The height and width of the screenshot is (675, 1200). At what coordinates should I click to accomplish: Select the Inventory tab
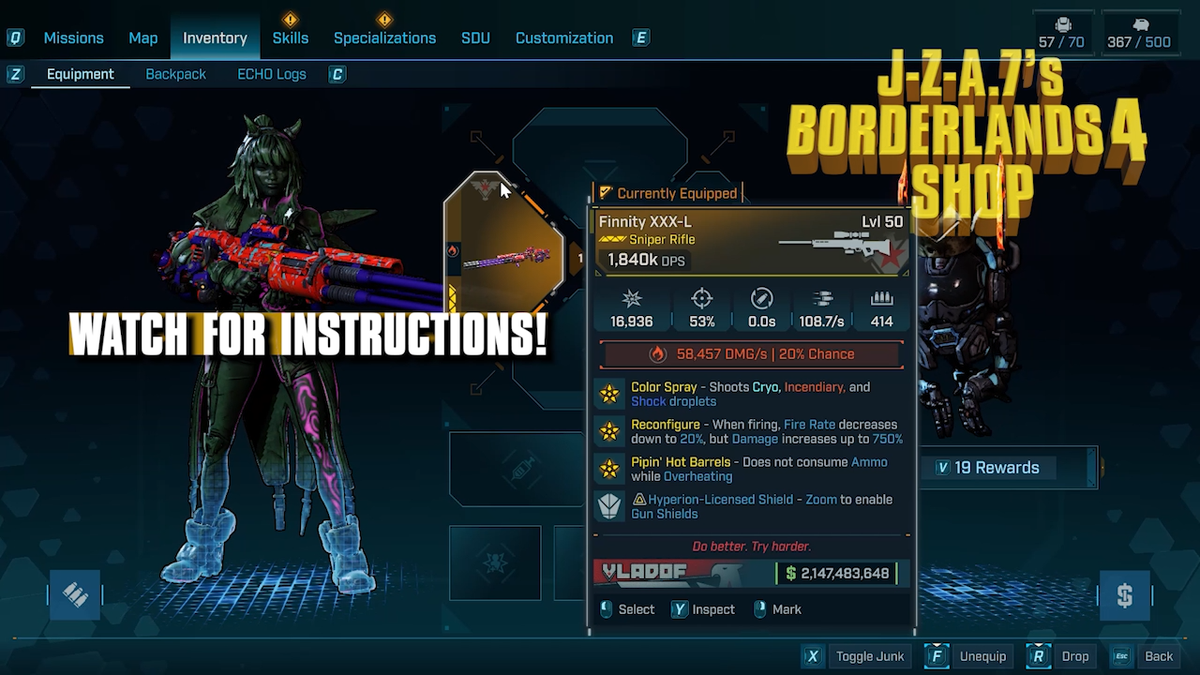click(214, 38)
